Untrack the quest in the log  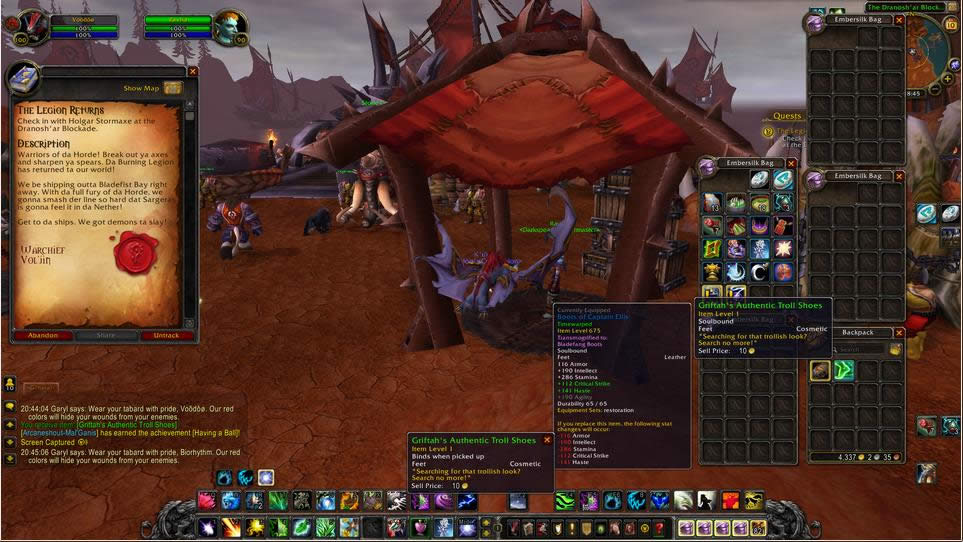pos(167,336)
